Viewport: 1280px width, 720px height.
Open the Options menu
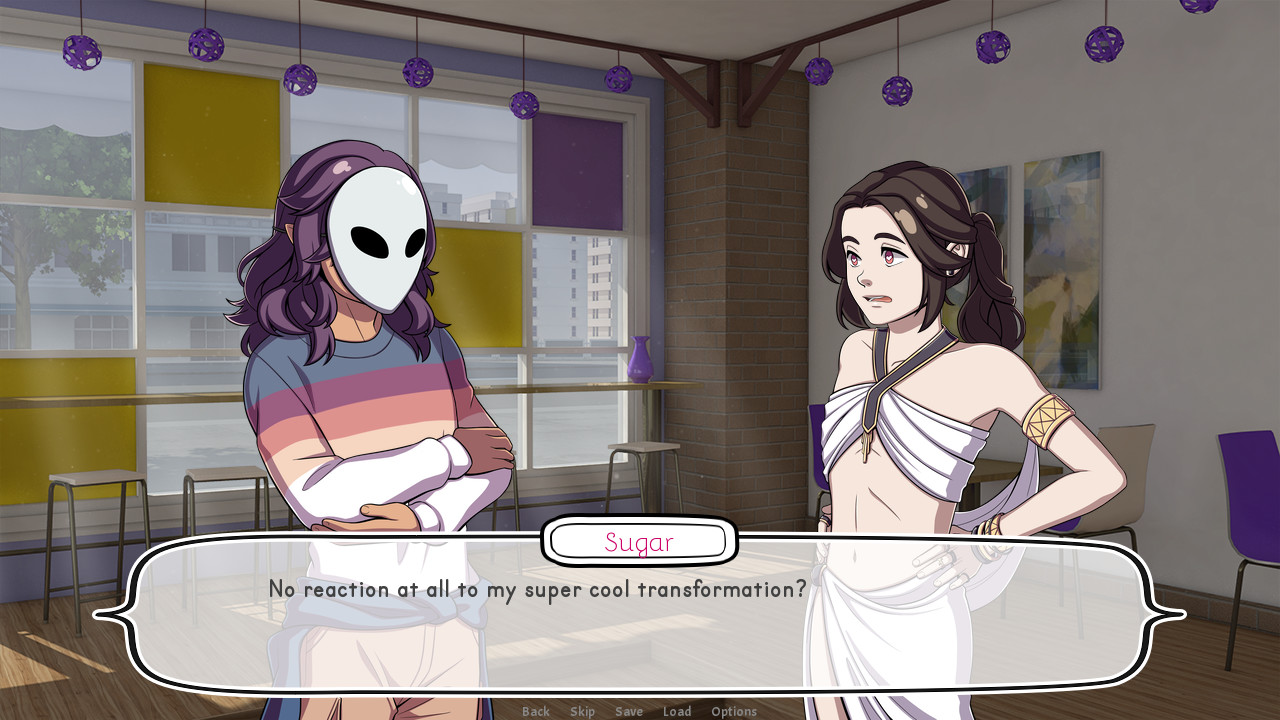pyautogui.click(x=734, y=711)
